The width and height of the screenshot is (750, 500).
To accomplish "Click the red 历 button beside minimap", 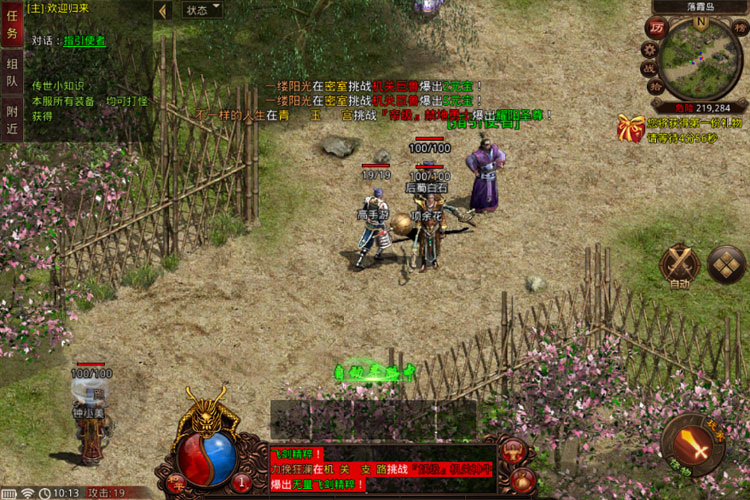I will pos(657,28).
